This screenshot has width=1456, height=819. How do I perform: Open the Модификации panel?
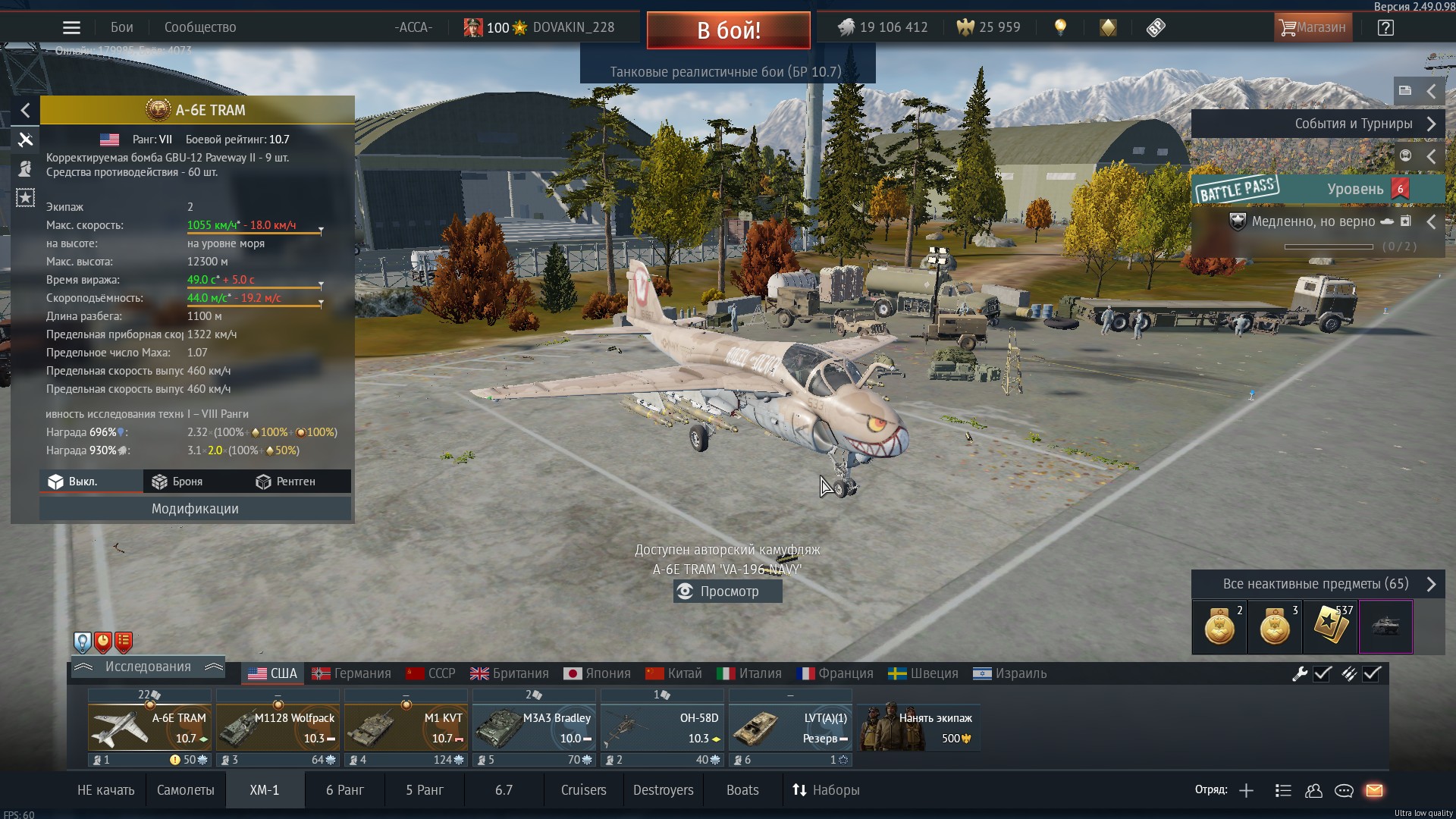[x=195, y=509]
